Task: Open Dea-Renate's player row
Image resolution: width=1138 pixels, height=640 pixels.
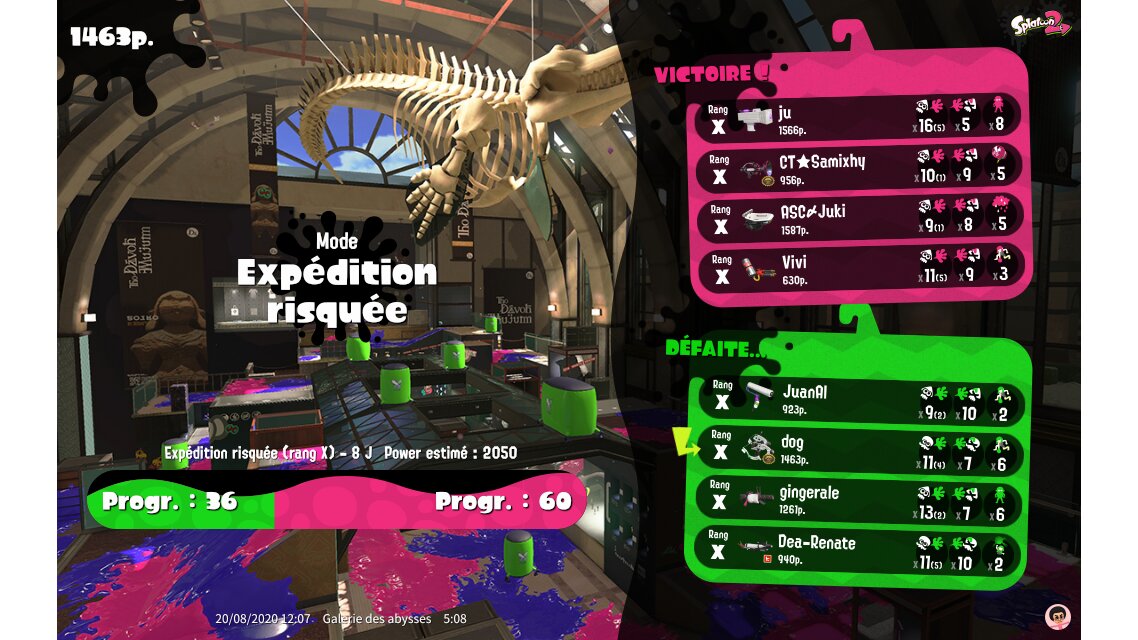Action: tap(860, 550)
